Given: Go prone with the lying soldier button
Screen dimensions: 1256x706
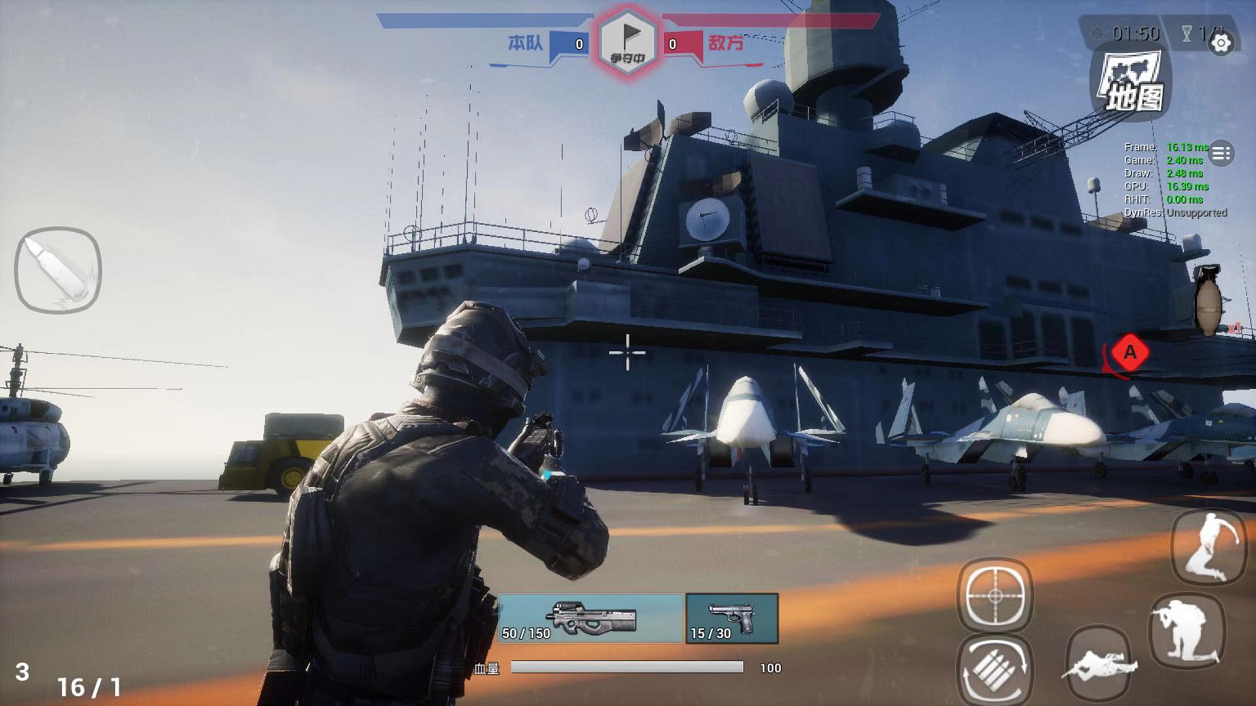Looking at the screenshot, I should 1100,663.
